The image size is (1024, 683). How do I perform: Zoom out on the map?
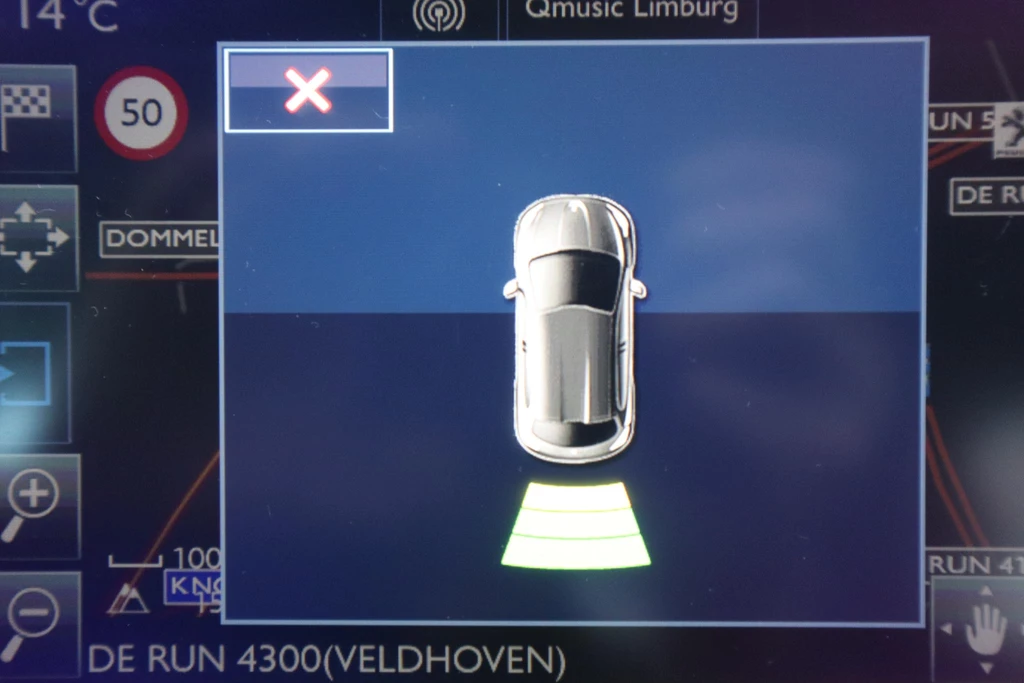pos(36,621)
